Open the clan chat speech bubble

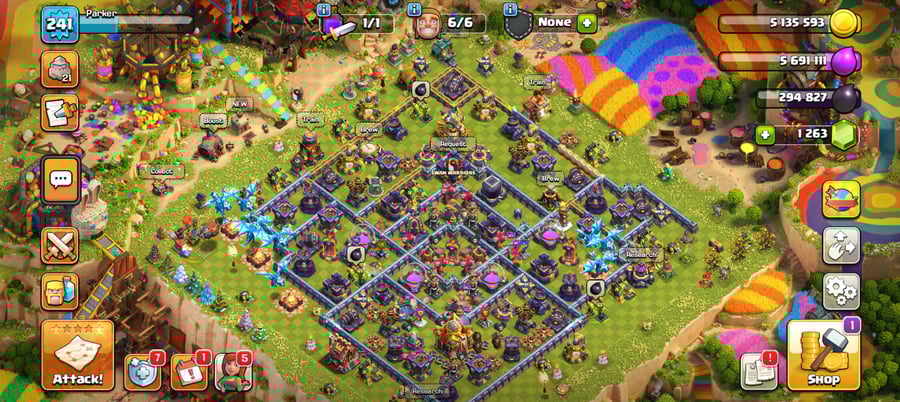point(60,180)
